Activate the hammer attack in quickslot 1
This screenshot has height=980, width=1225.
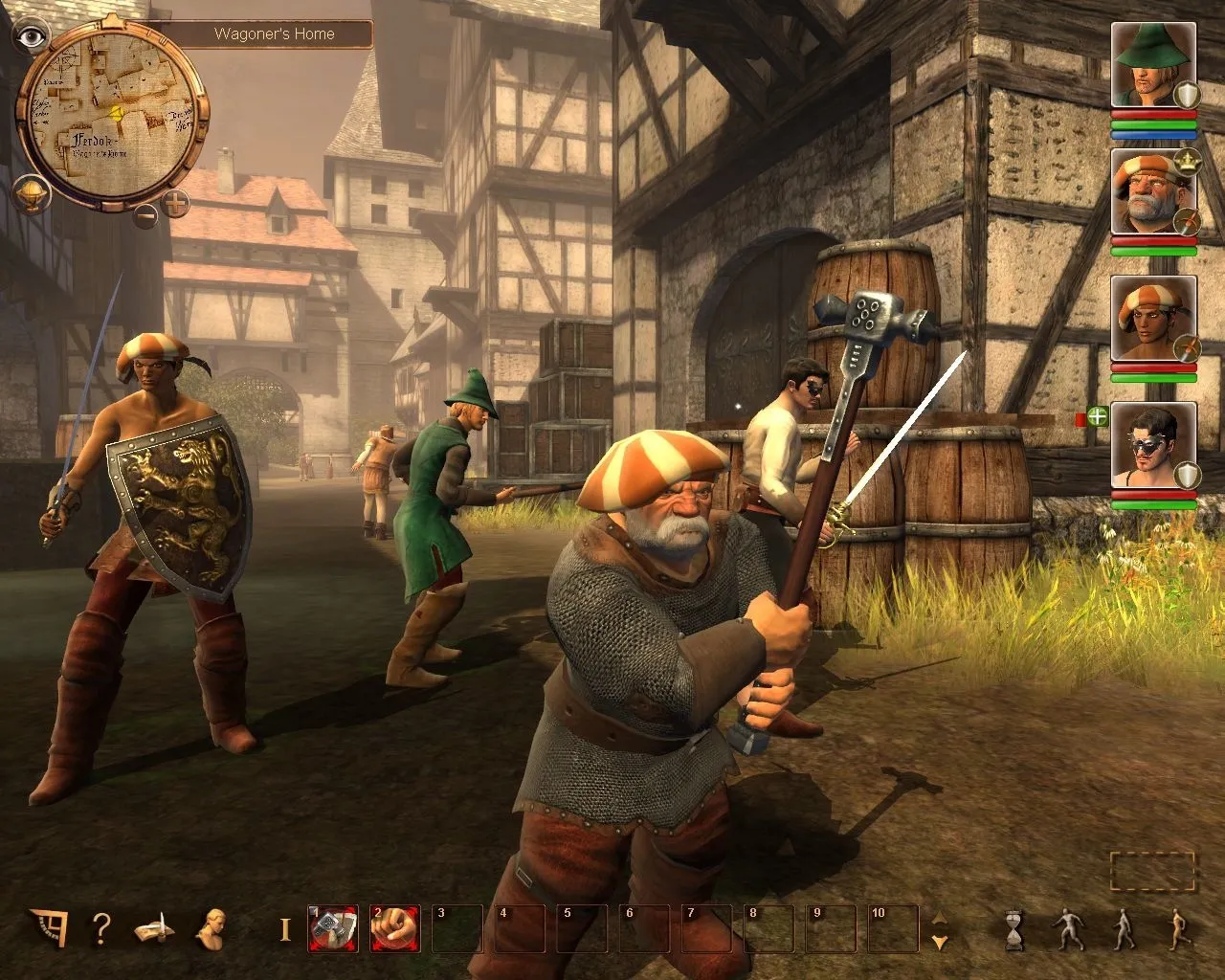tap(332, 928)
